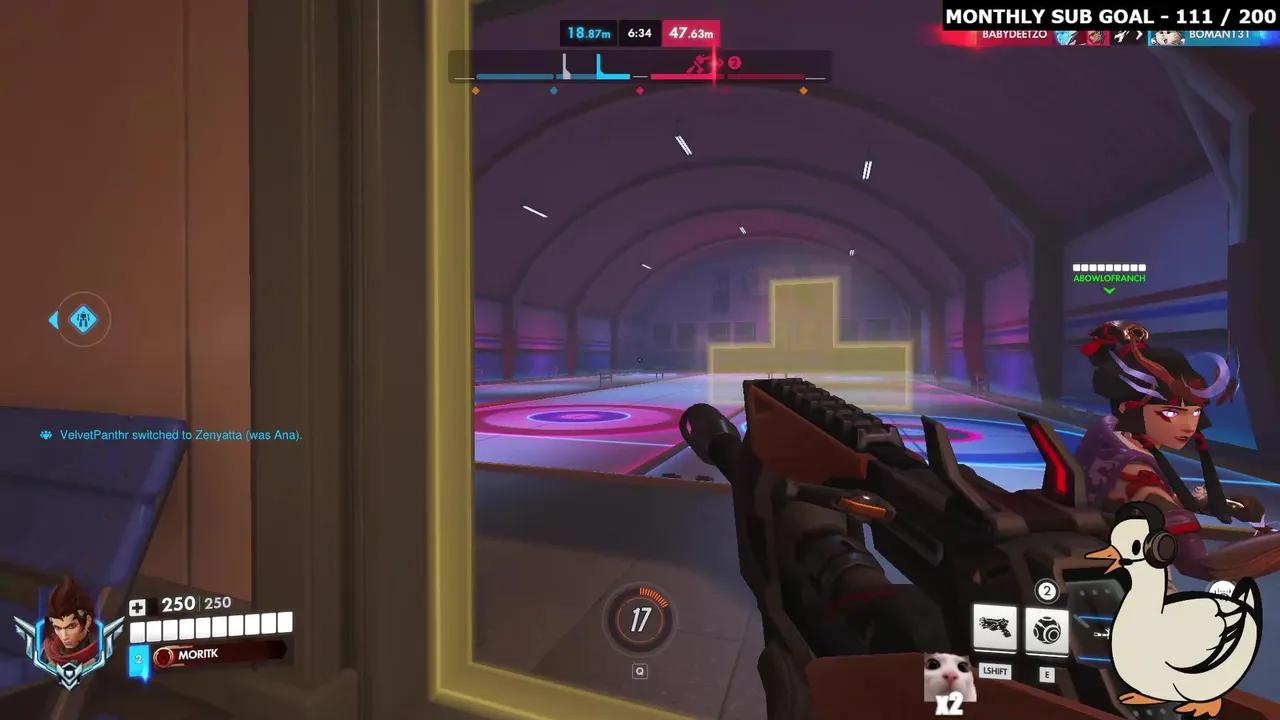Click the circular ping icon on the left side
The width and height of the screenshot is (1280, 720).
(x=81, y=319)
